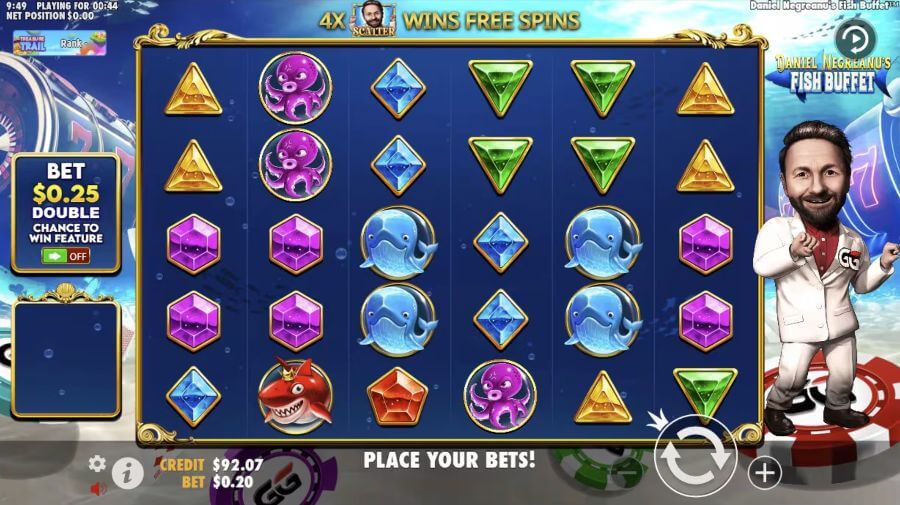Spin the reels with the circular arrow button

pos(696,454)
